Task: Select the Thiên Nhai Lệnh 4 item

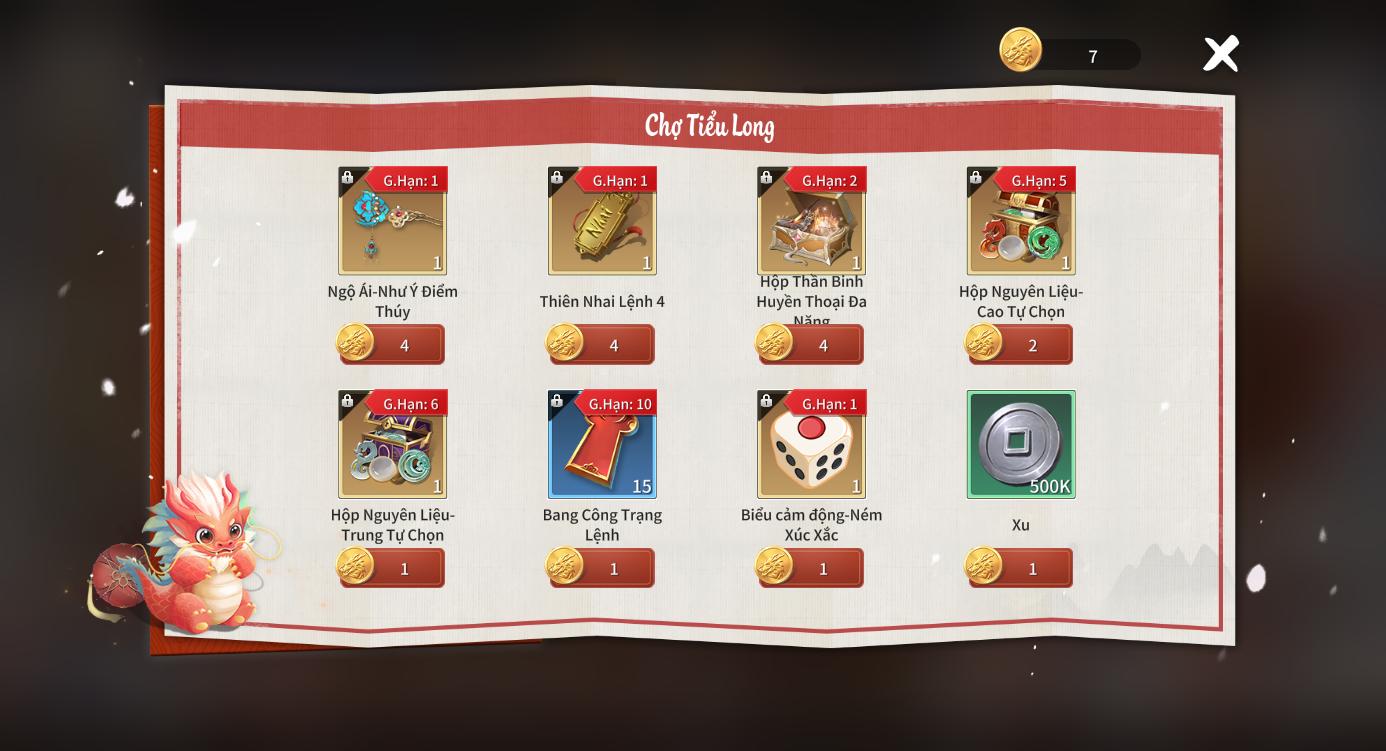Action: coord(602,222)
